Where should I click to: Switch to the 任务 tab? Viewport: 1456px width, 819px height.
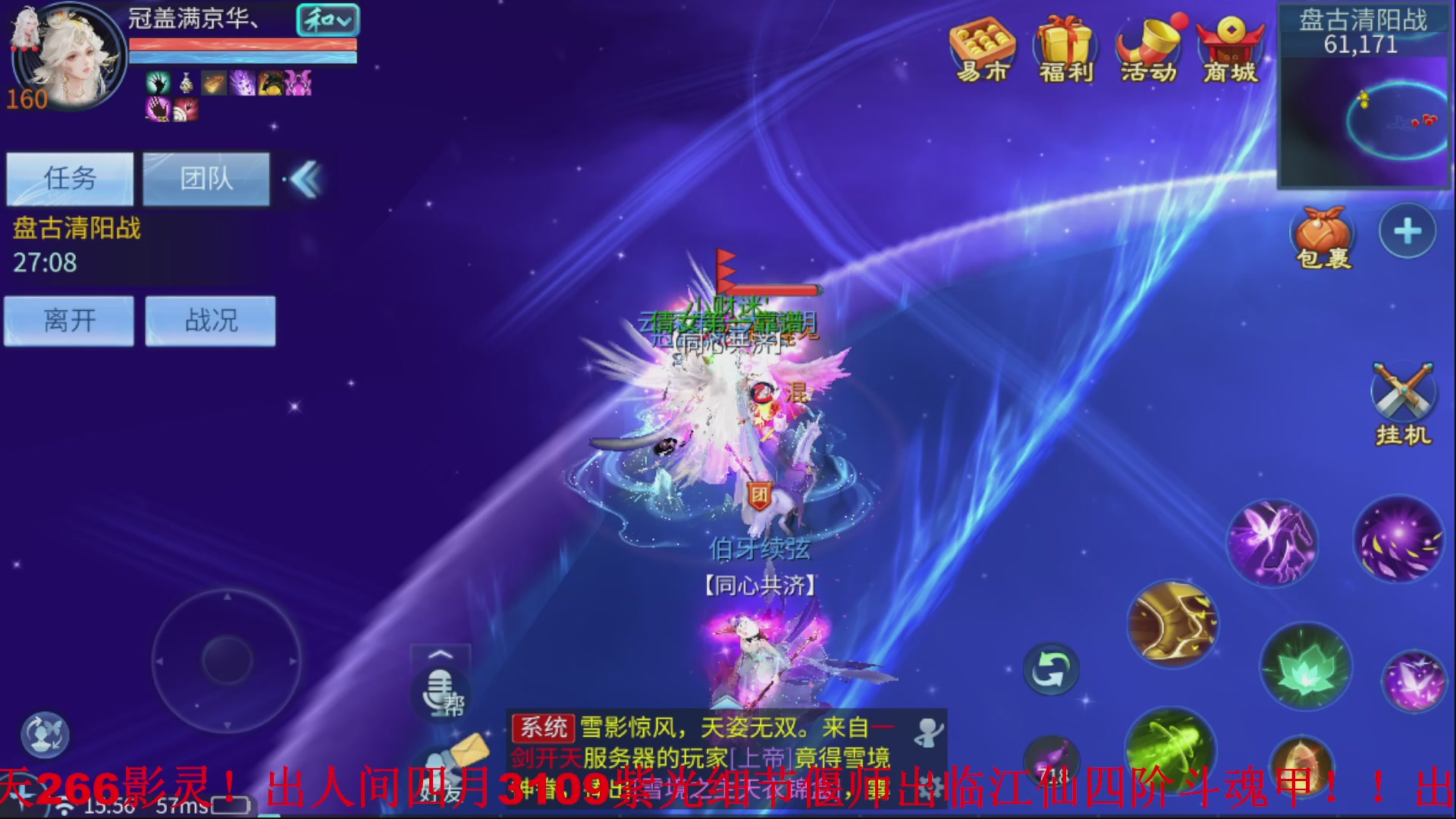(x=69, y=179)
